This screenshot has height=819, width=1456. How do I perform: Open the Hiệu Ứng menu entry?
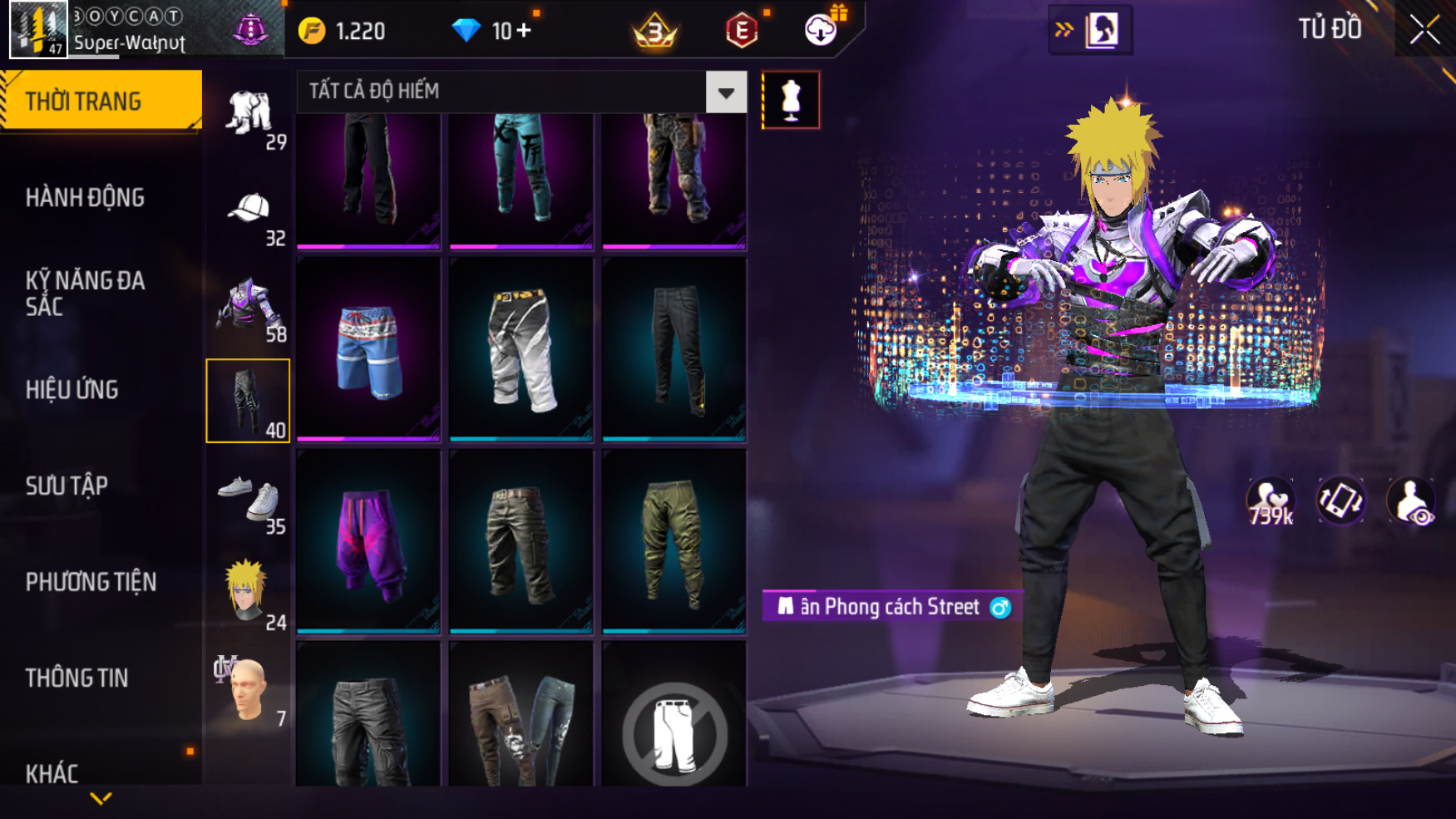(72, 389)
